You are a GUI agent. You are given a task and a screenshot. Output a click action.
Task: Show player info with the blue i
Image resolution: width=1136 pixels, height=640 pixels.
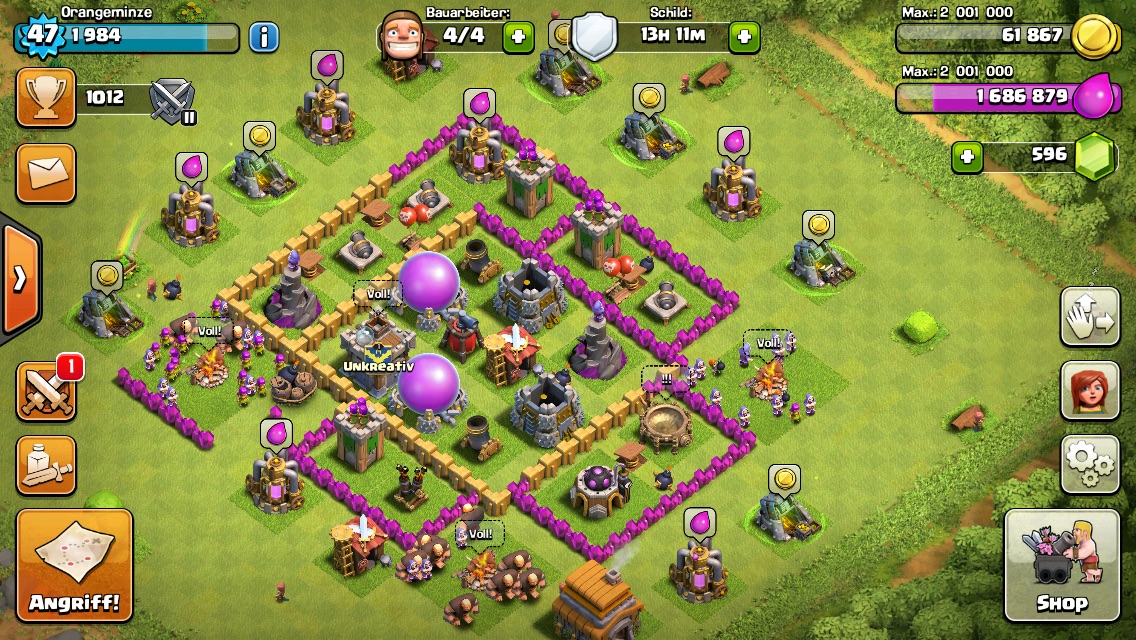[264, 38]
